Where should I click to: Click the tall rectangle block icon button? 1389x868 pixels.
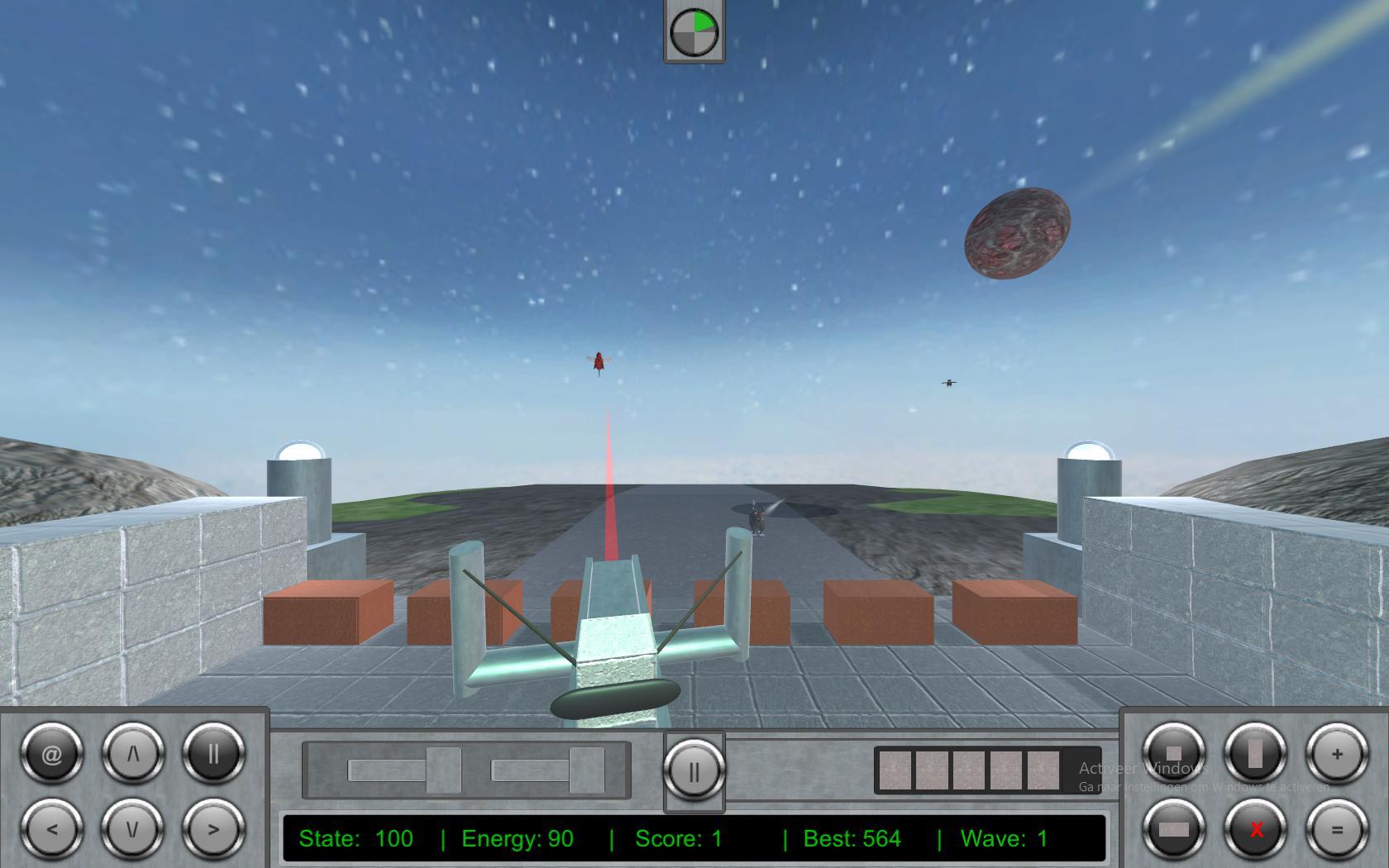(x=1254, y=753)
